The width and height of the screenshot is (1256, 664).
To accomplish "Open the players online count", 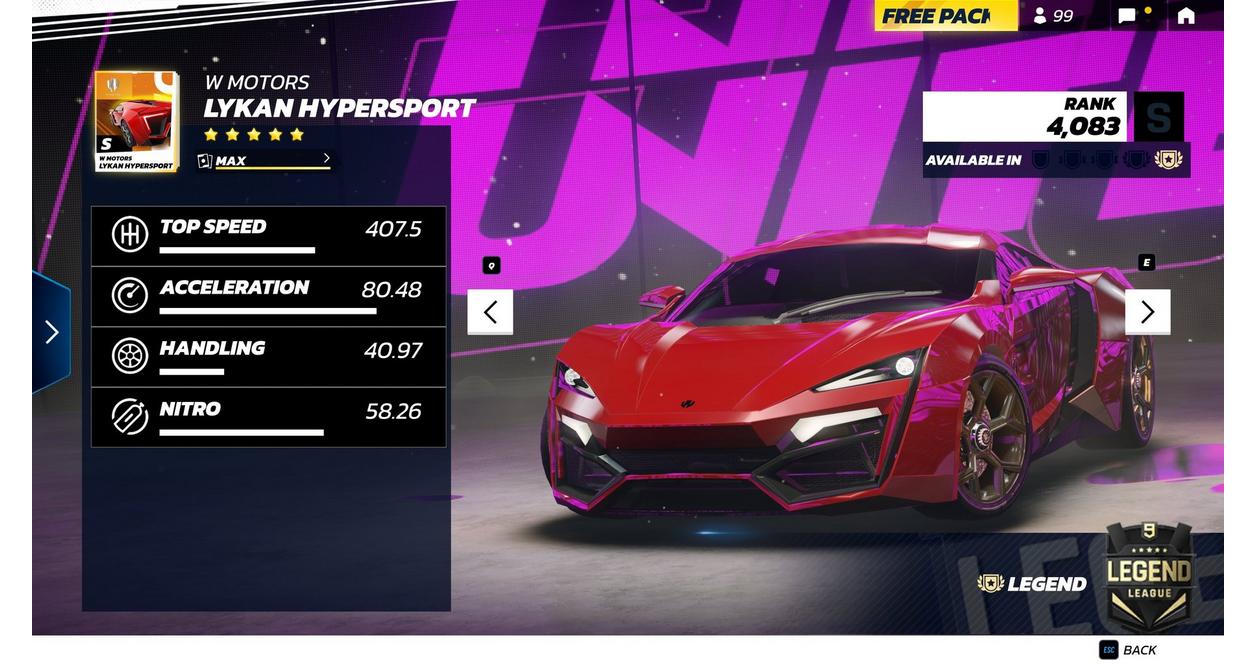I will pos(1053,16).
